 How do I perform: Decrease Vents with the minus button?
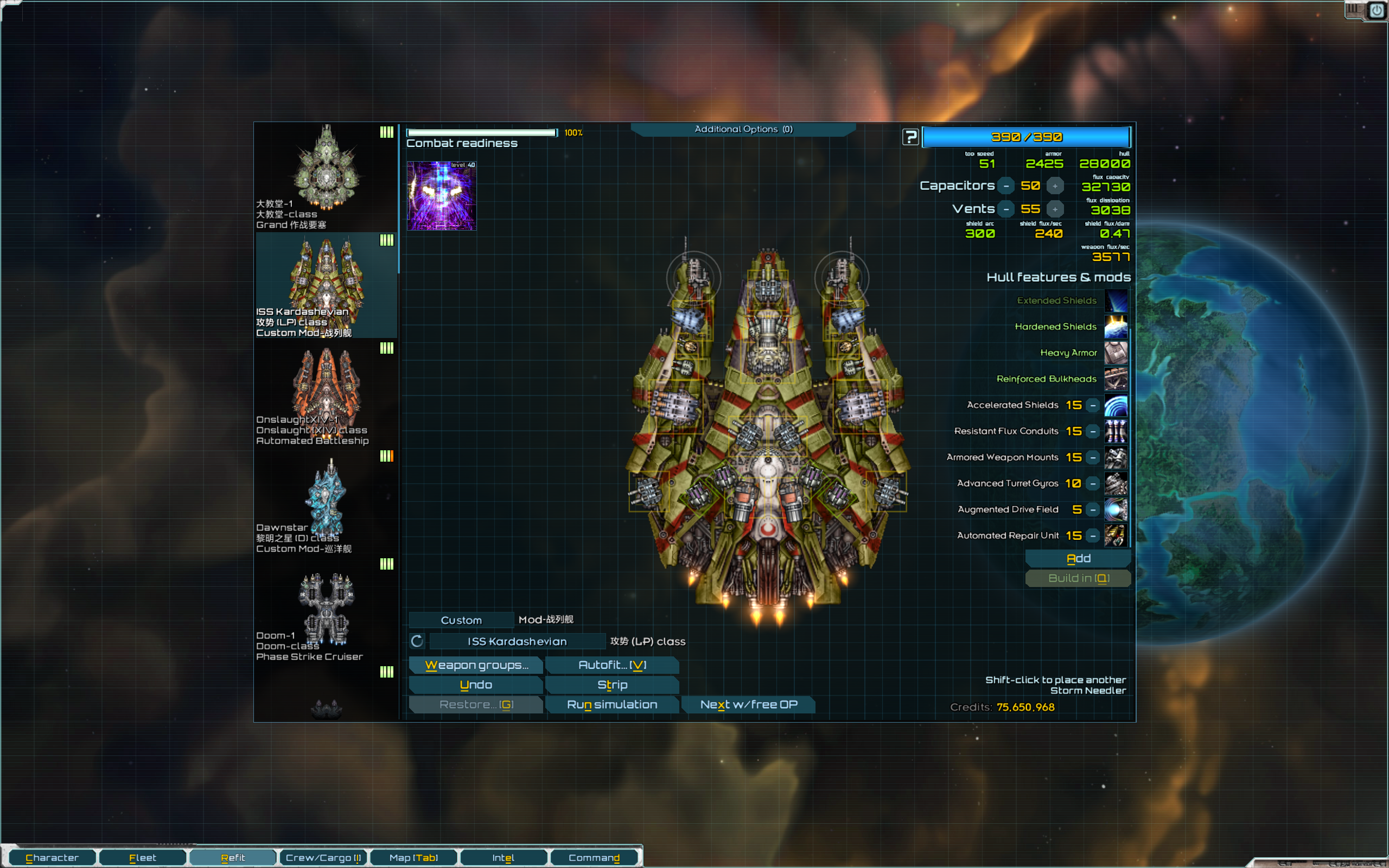[1006, 209]
